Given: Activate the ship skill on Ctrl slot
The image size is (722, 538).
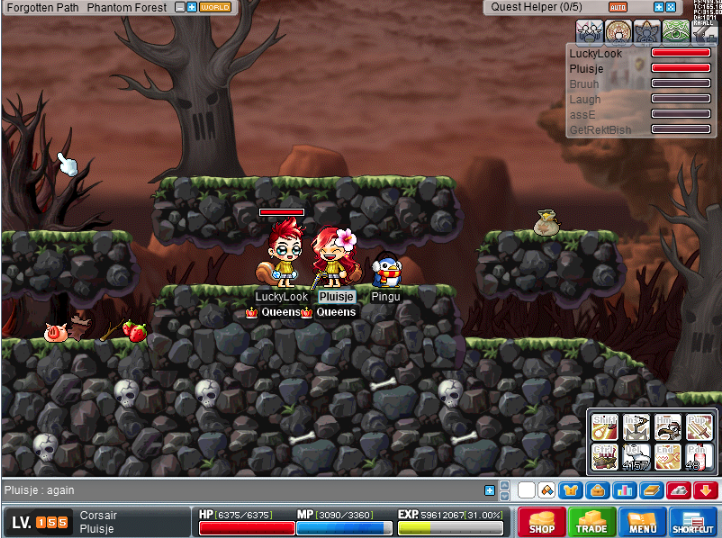Looking at the screenshot, I should pyautogui.click(x=605, y=457).
